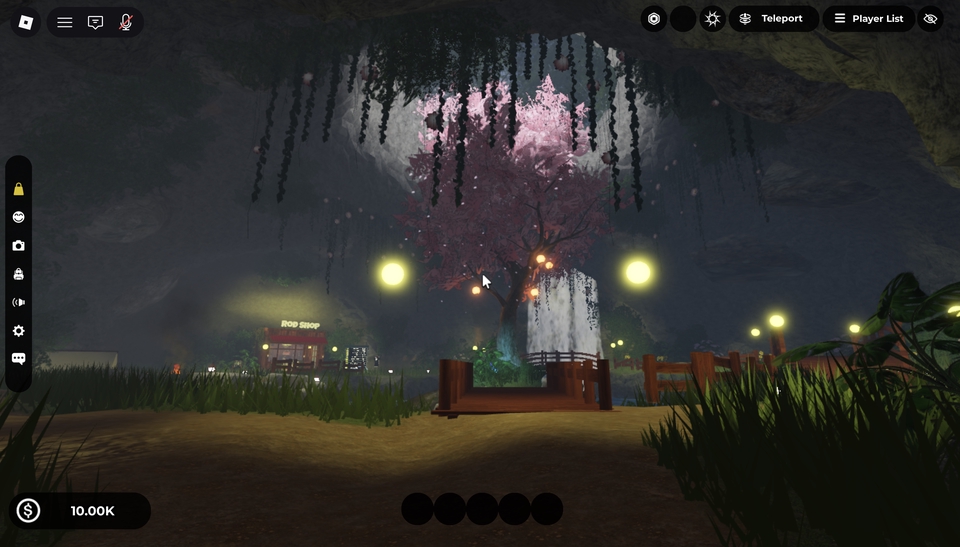
Task: Toggle the speaker sound icon
Action: point(18,302)
